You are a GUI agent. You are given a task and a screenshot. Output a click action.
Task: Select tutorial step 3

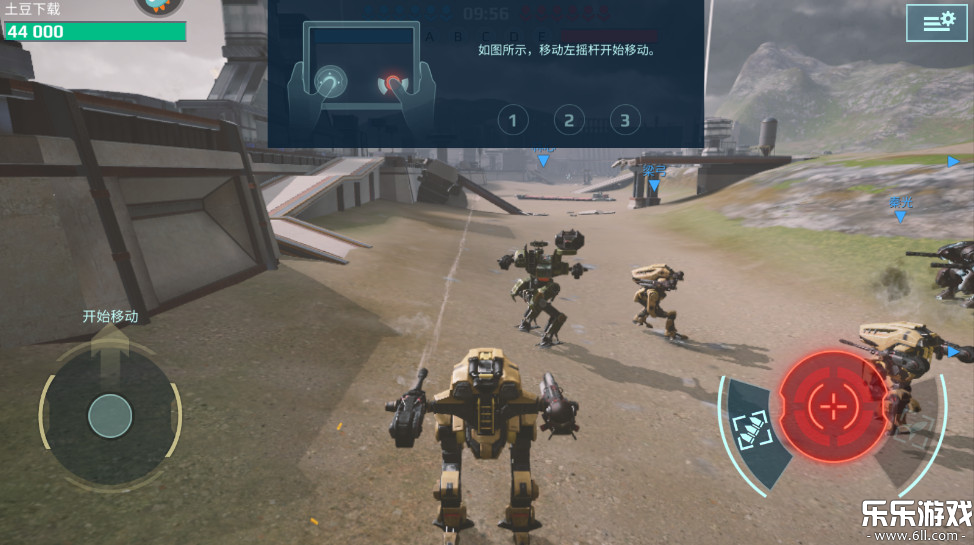pos(625,121)
